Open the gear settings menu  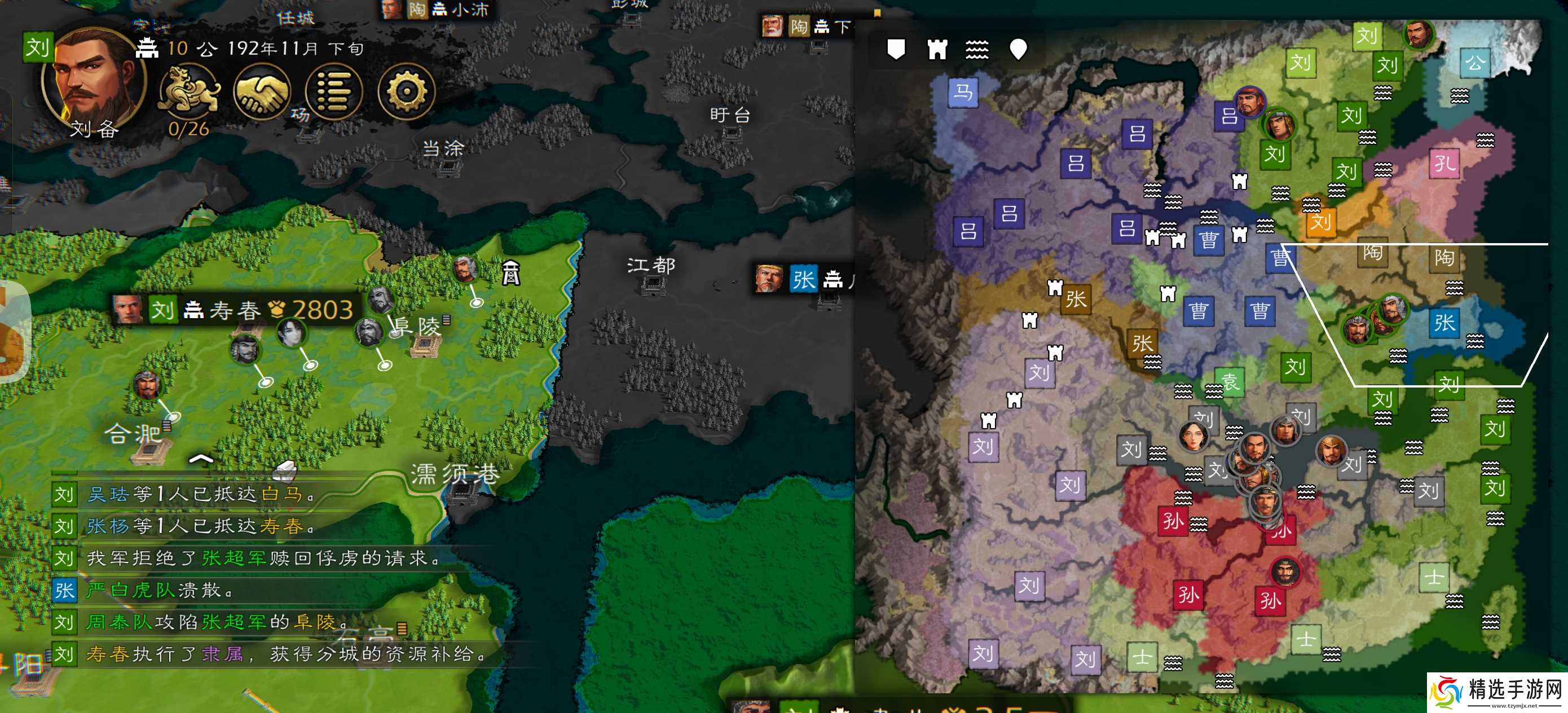click(x=406, y=91)
